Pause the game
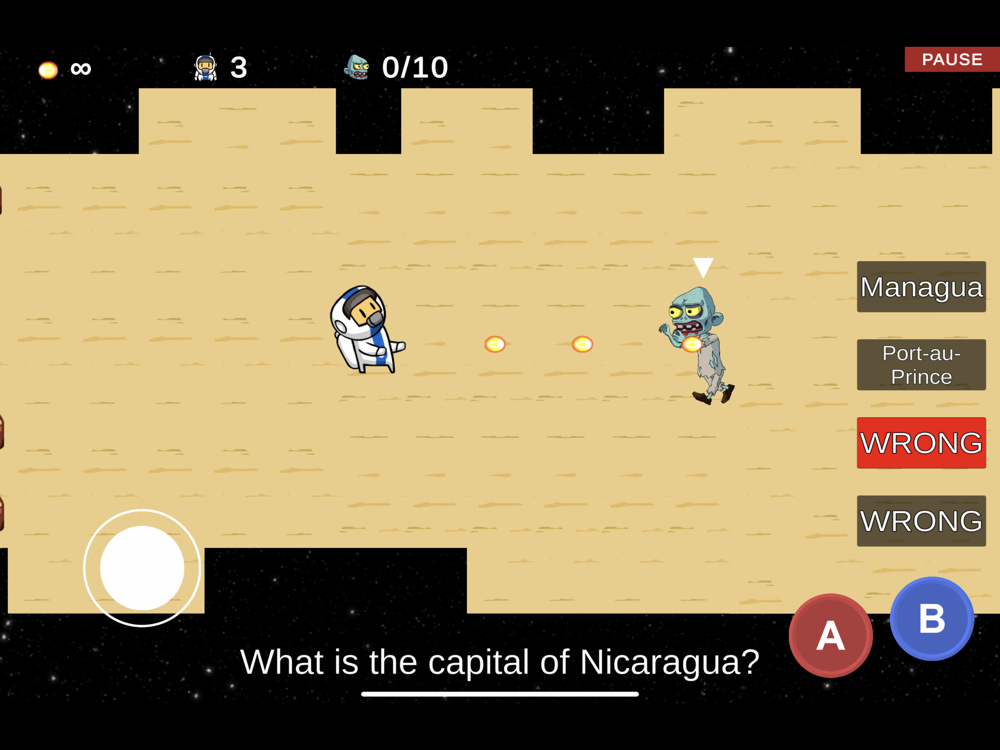Screen dimensions: 1000x750 click(951, 60)
